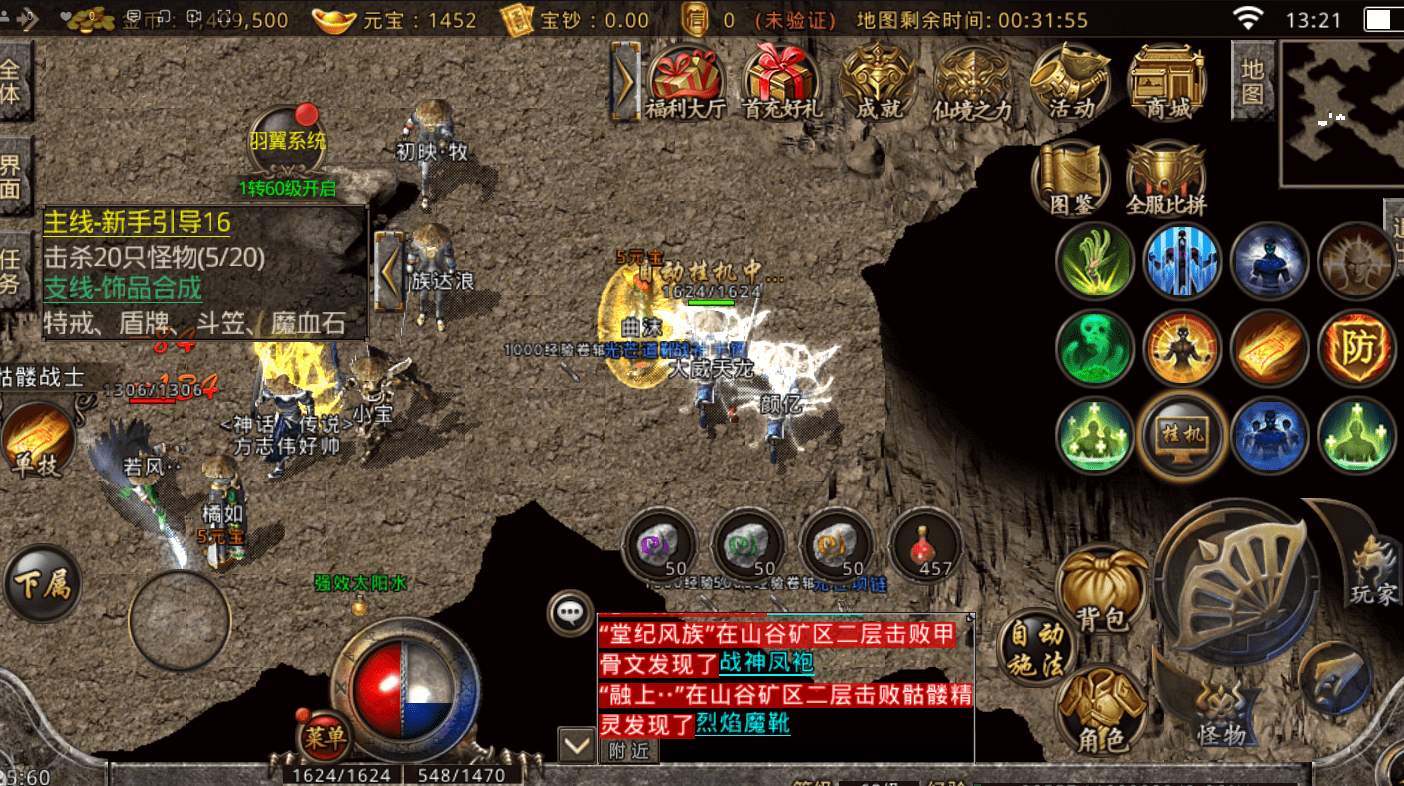1404x786 pixels.
Task: Open the 下属 subordinates button
Action: [x=42, y=583]
